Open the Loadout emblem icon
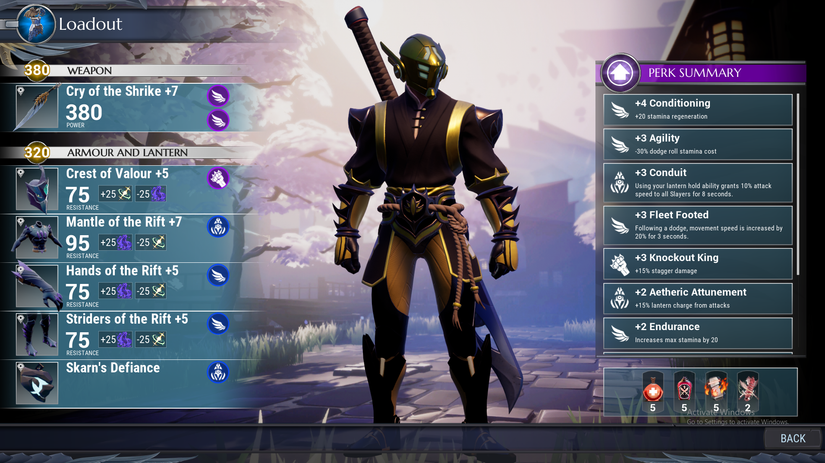825x463 pixels. 35,23
